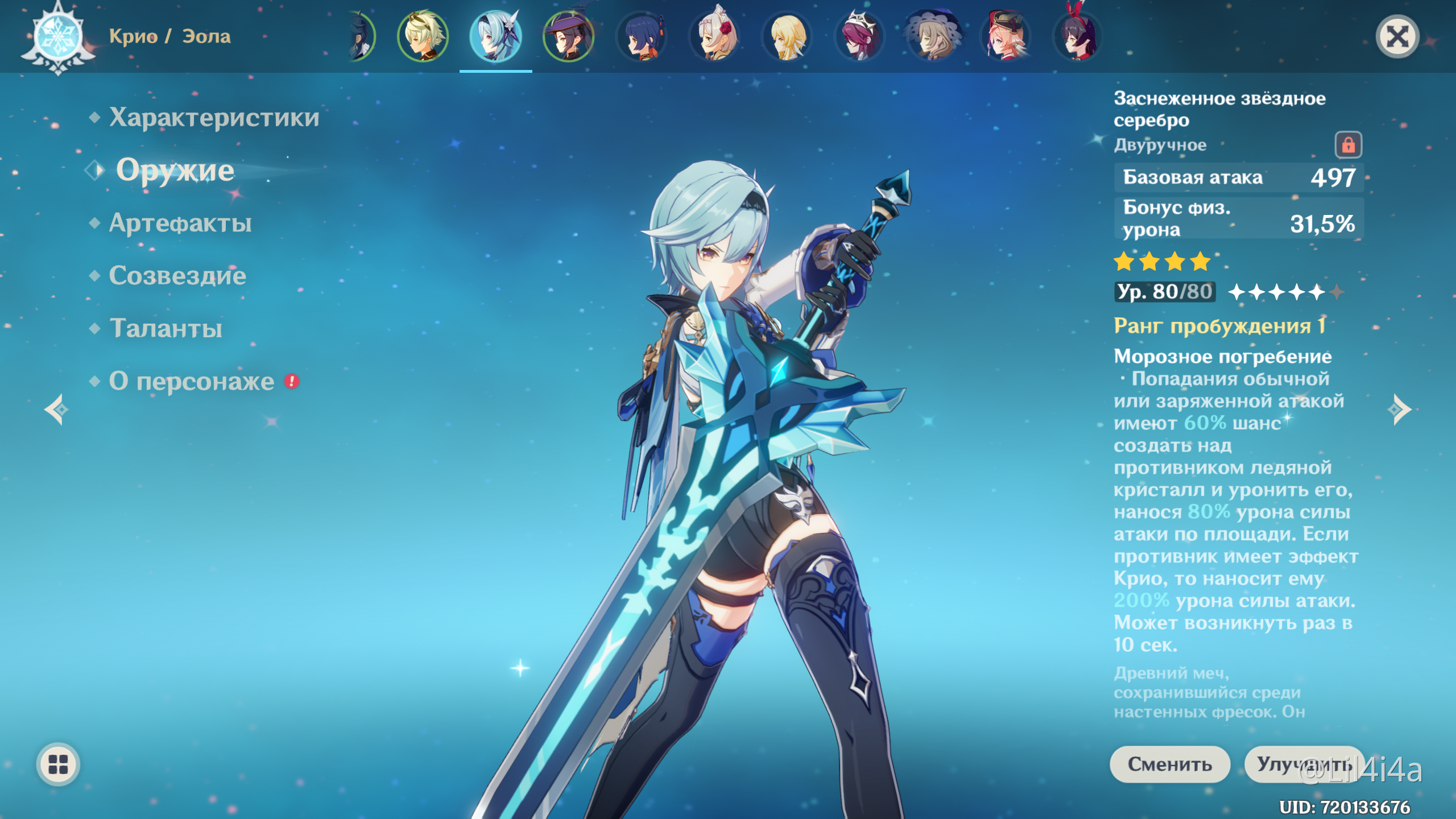Choose Lisa's brown-haired portrait

point(933,36)
